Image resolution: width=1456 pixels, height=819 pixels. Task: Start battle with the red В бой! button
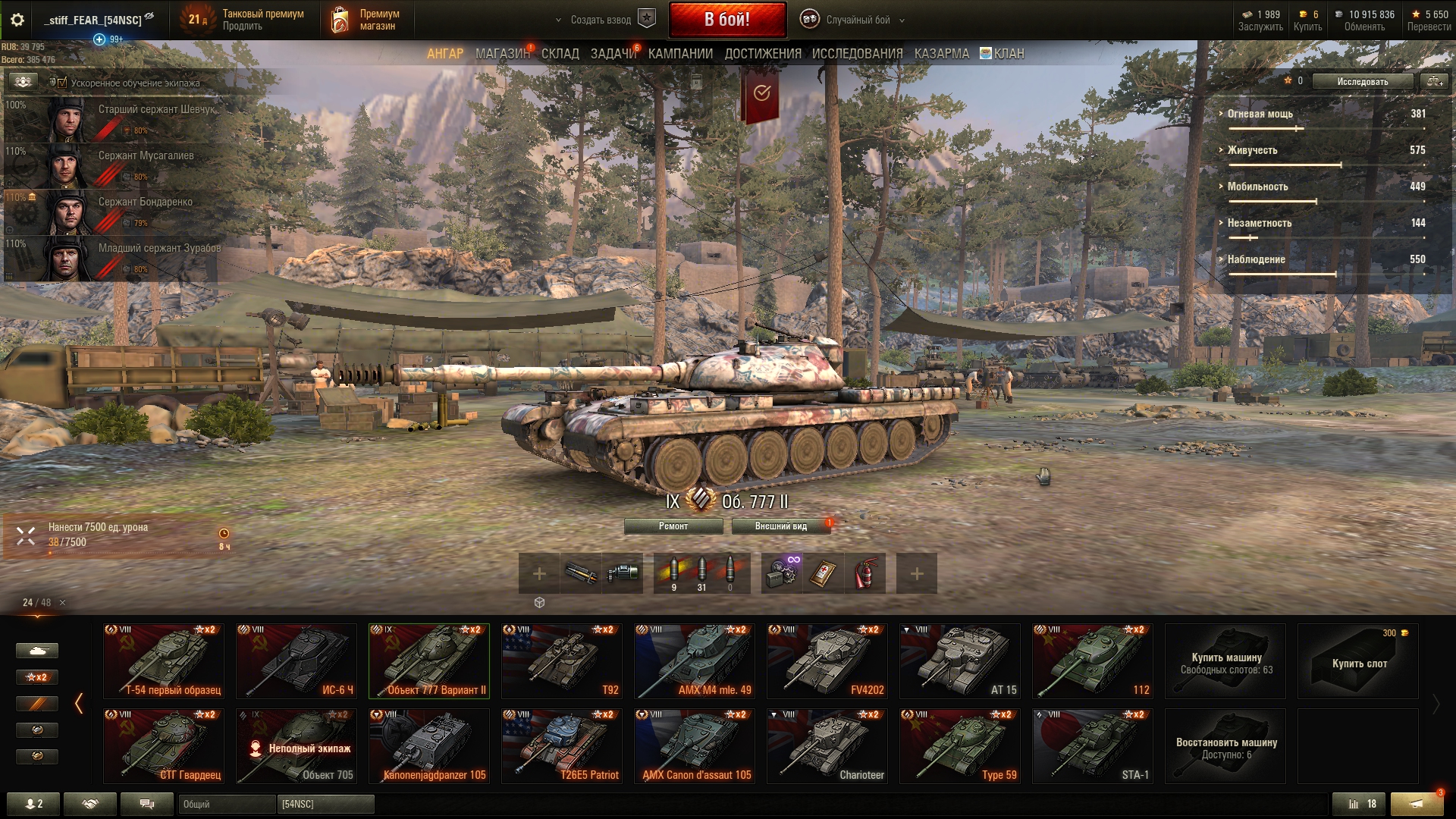pos(726,20)
